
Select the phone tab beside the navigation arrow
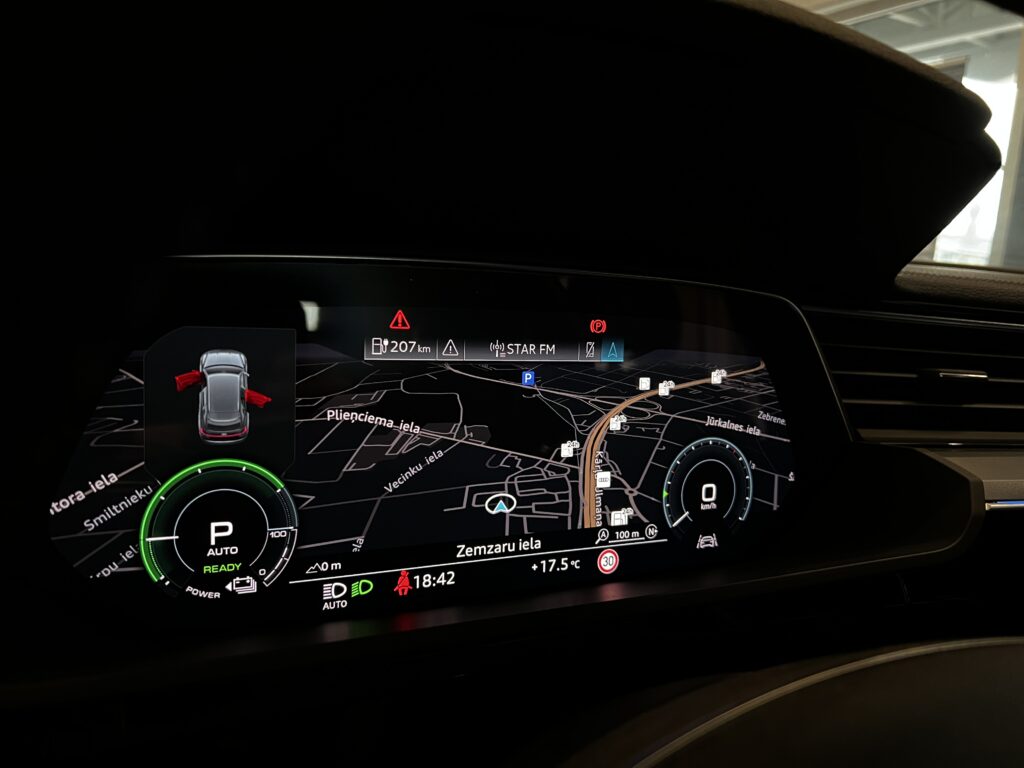(591, 349)
